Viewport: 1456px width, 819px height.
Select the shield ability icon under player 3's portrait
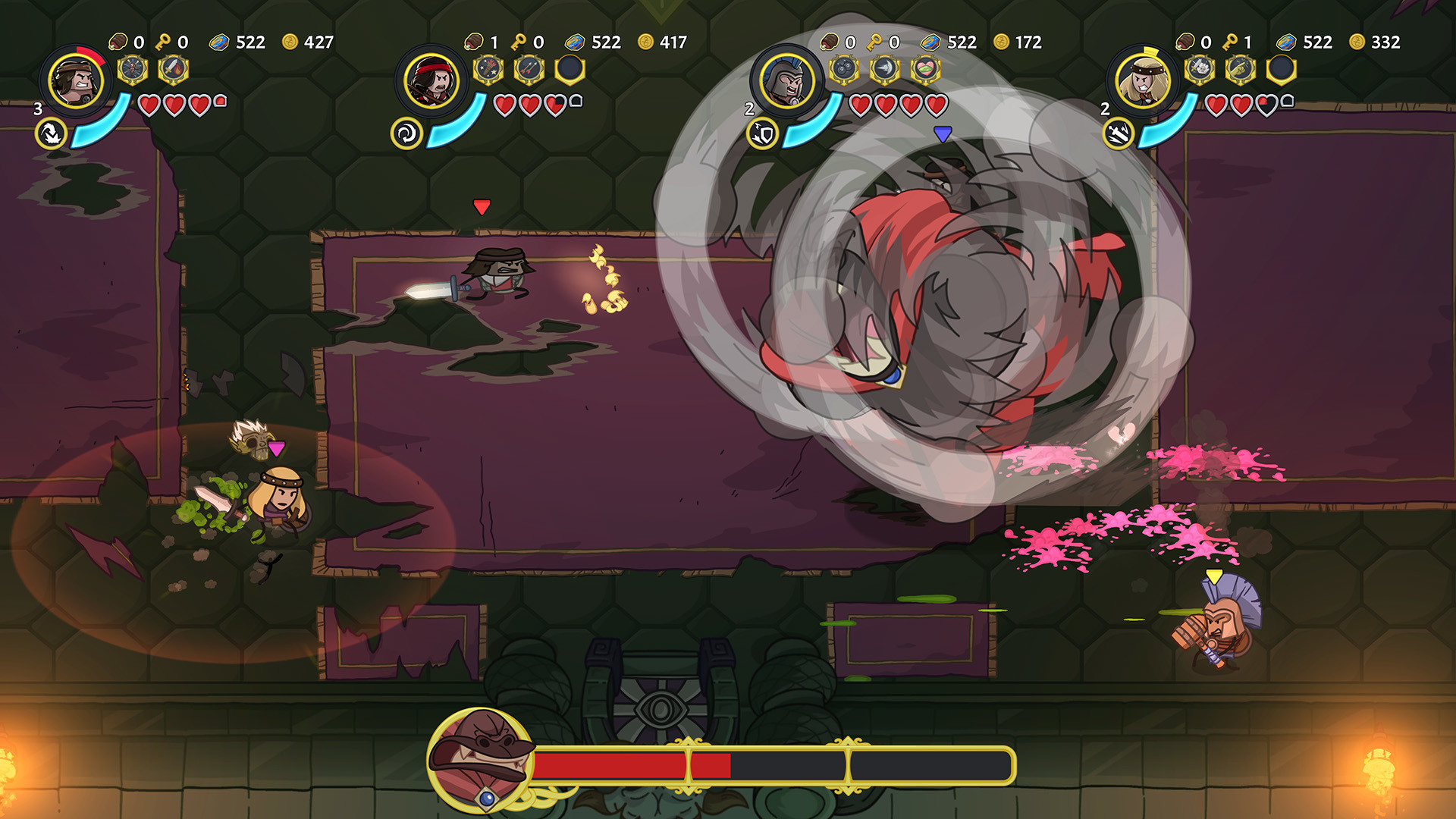pyautogui.click(x=761, y=132)
